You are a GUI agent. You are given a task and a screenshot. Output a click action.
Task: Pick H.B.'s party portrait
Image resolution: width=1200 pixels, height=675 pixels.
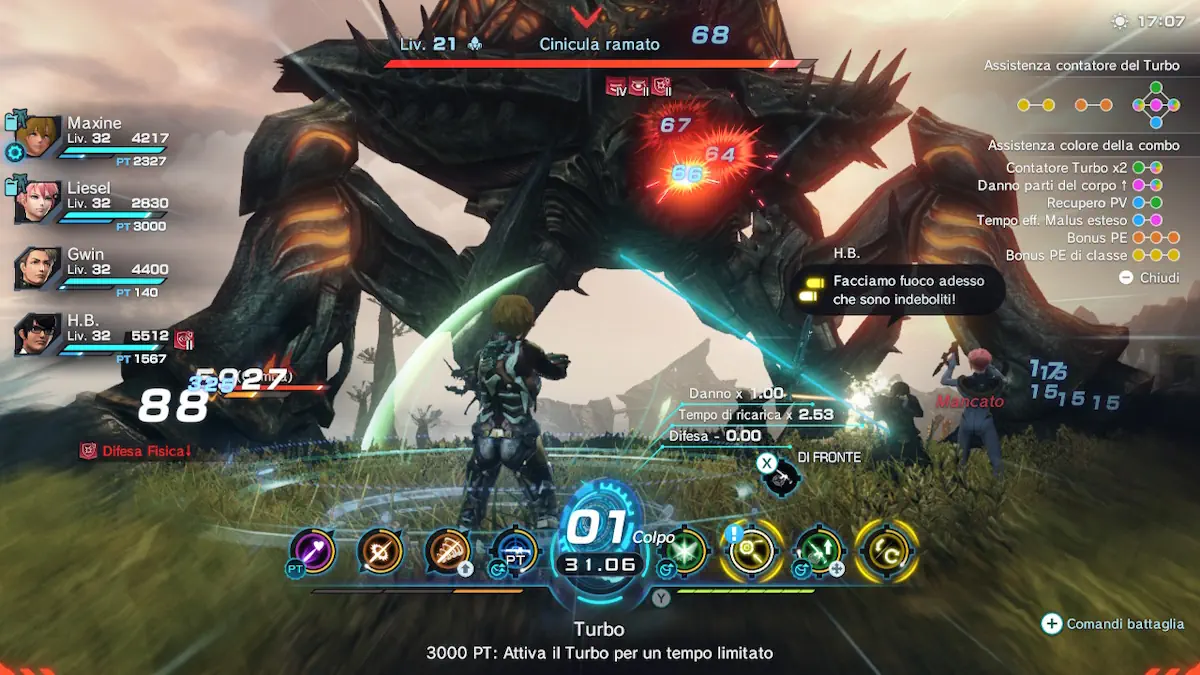(x=39, y=335)
